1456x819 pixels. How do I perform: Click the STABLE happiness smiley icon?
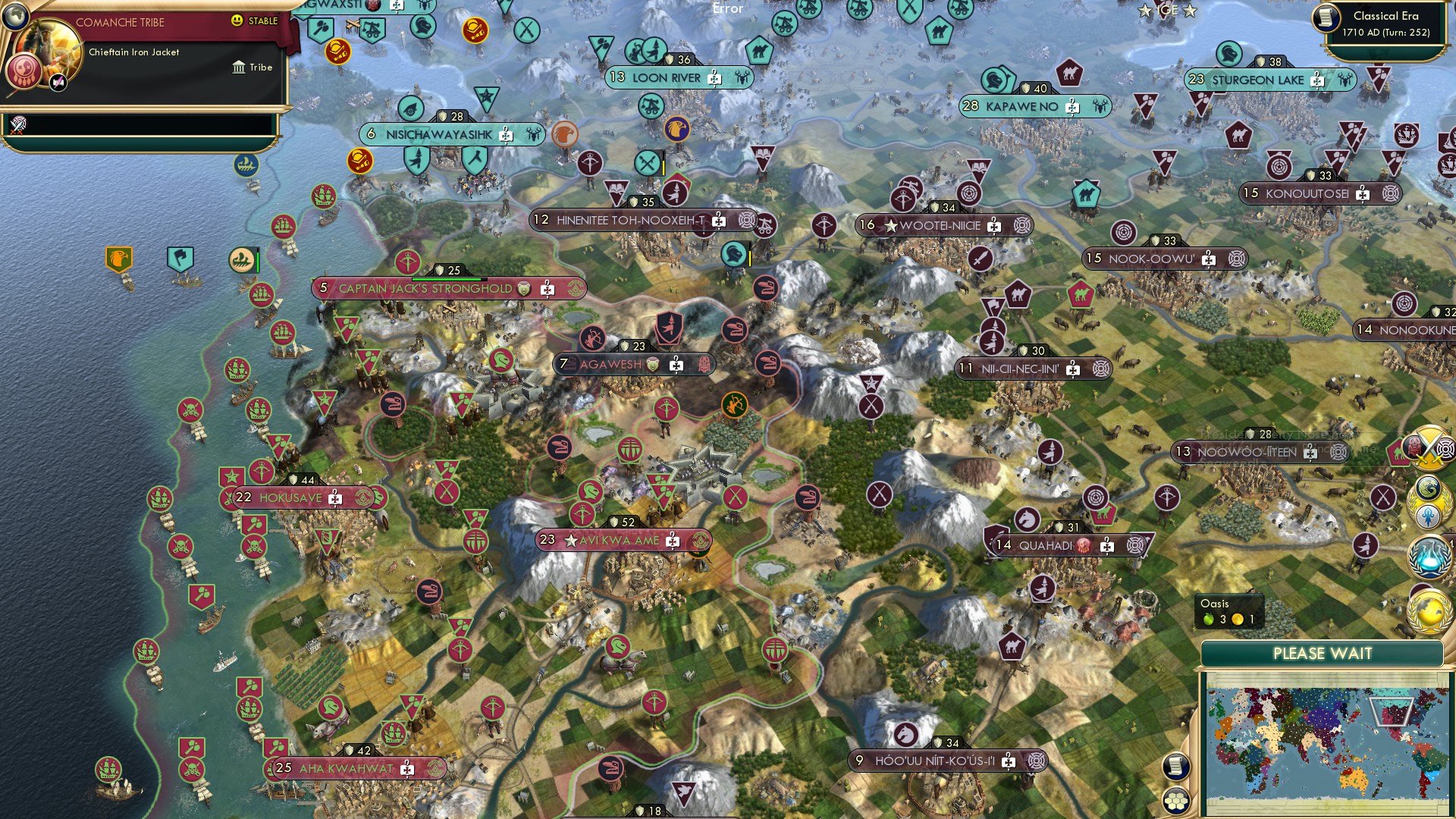(237, 21)
